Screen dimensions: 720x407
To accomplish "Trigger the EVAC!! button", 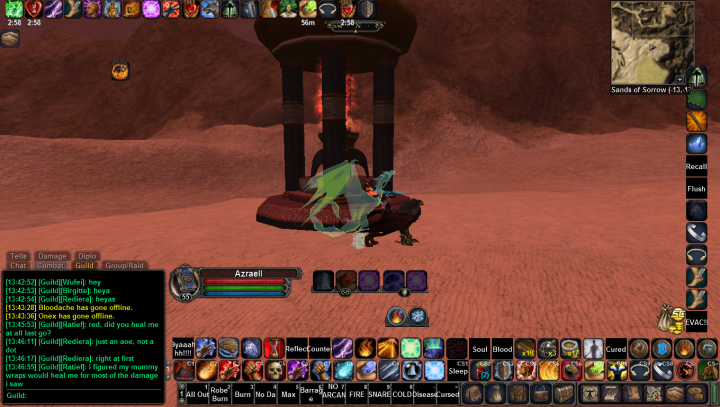I will pos(696,322).
